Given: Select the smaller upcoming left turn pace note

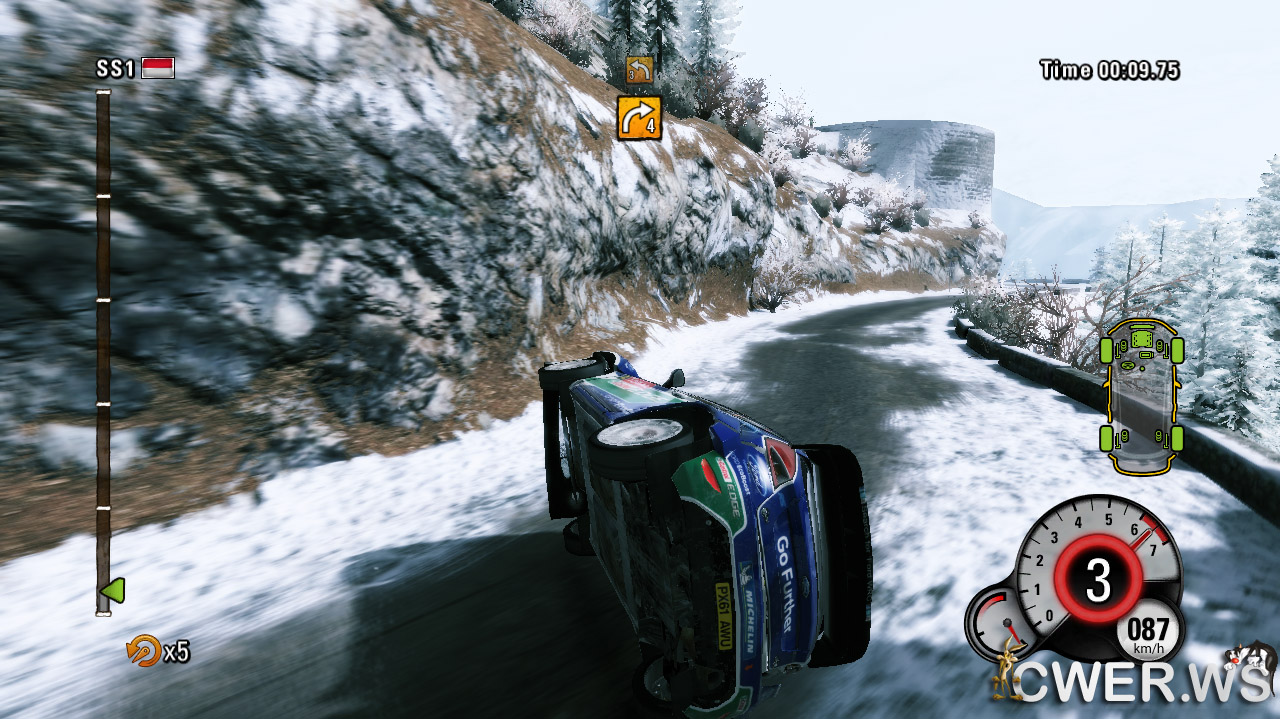Looking at the screenshot, I should [x=639, y=69].
